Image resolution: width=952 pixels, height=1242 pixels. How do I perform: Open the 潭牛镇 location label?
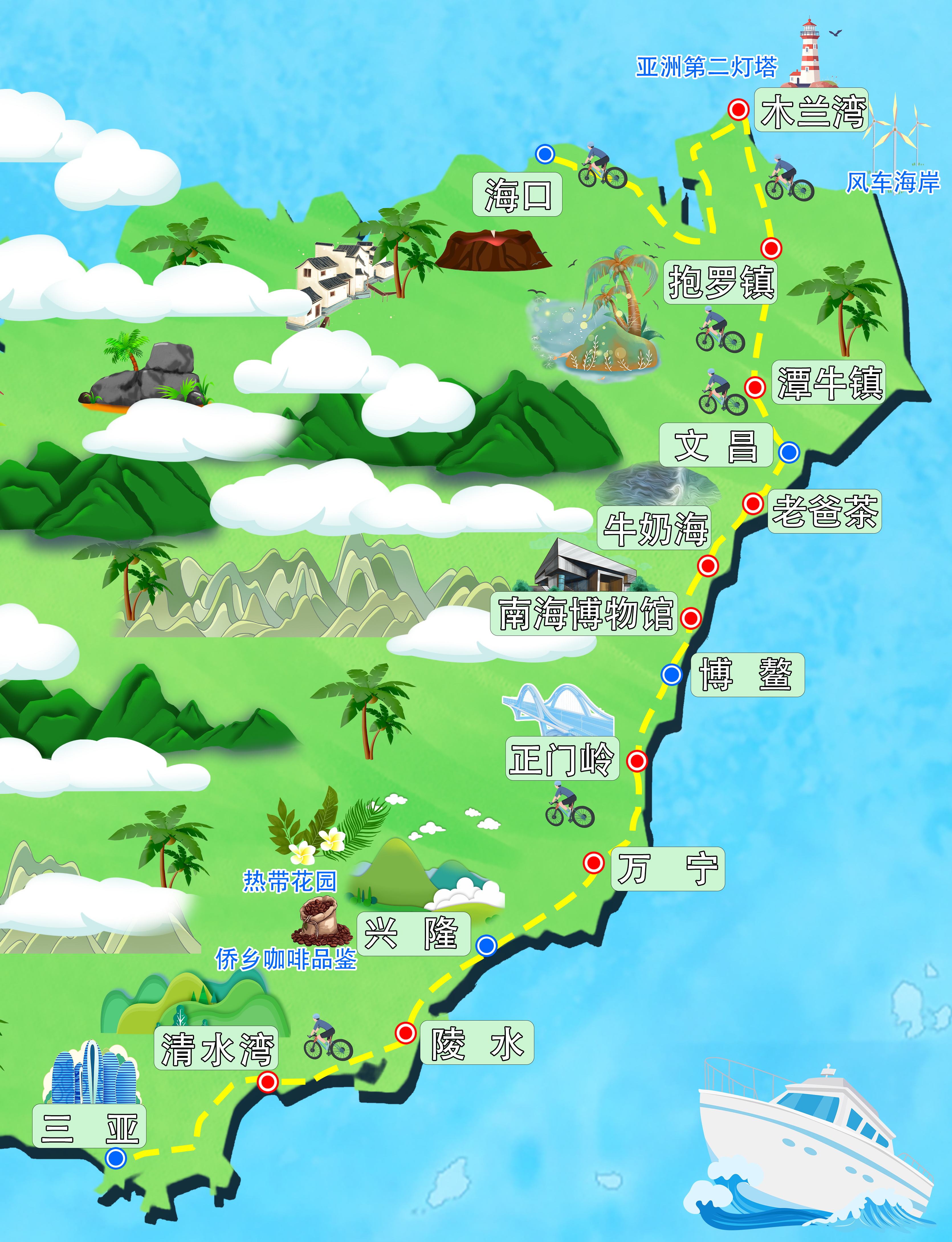point(829,382)
